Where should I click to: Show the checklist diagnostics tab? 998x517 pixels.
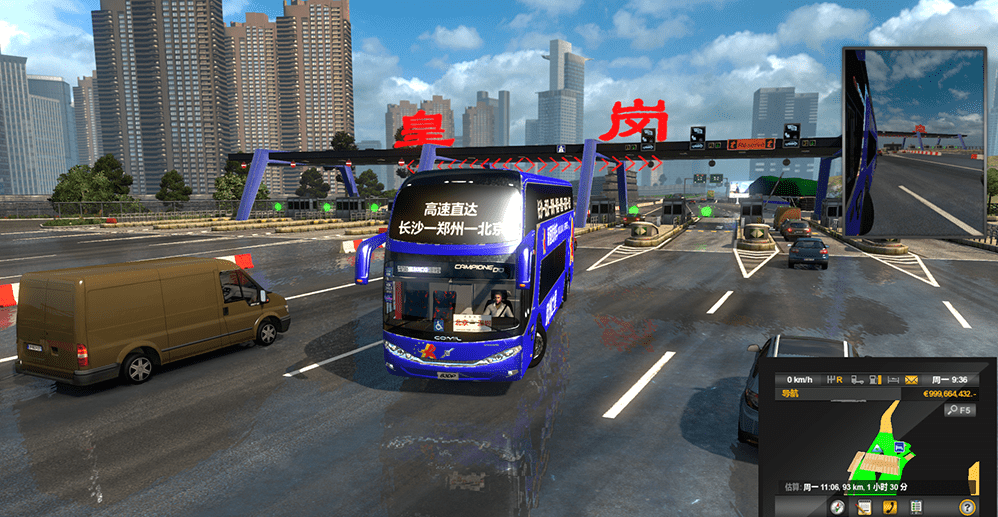coord(915,507)
